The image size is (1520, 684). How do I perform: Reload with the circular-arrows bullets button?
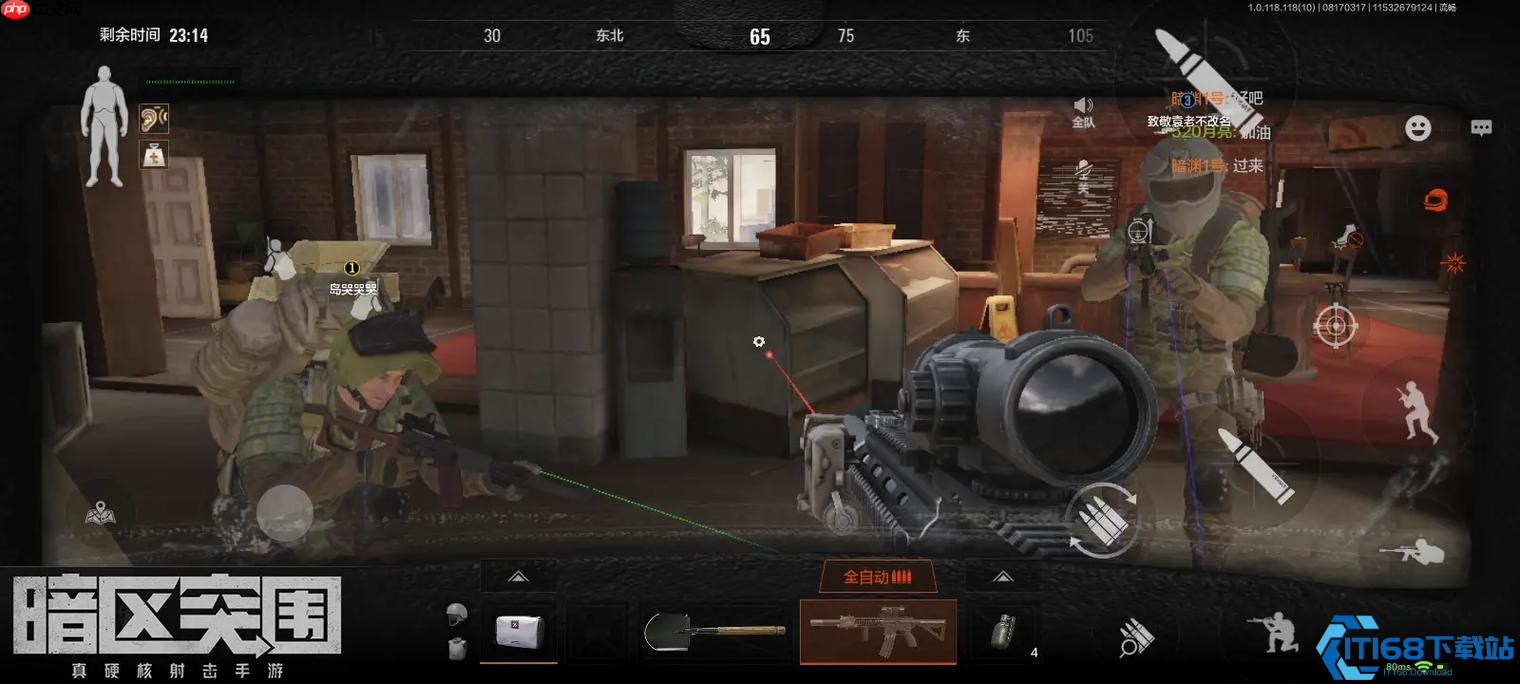tap(1102, 519)
